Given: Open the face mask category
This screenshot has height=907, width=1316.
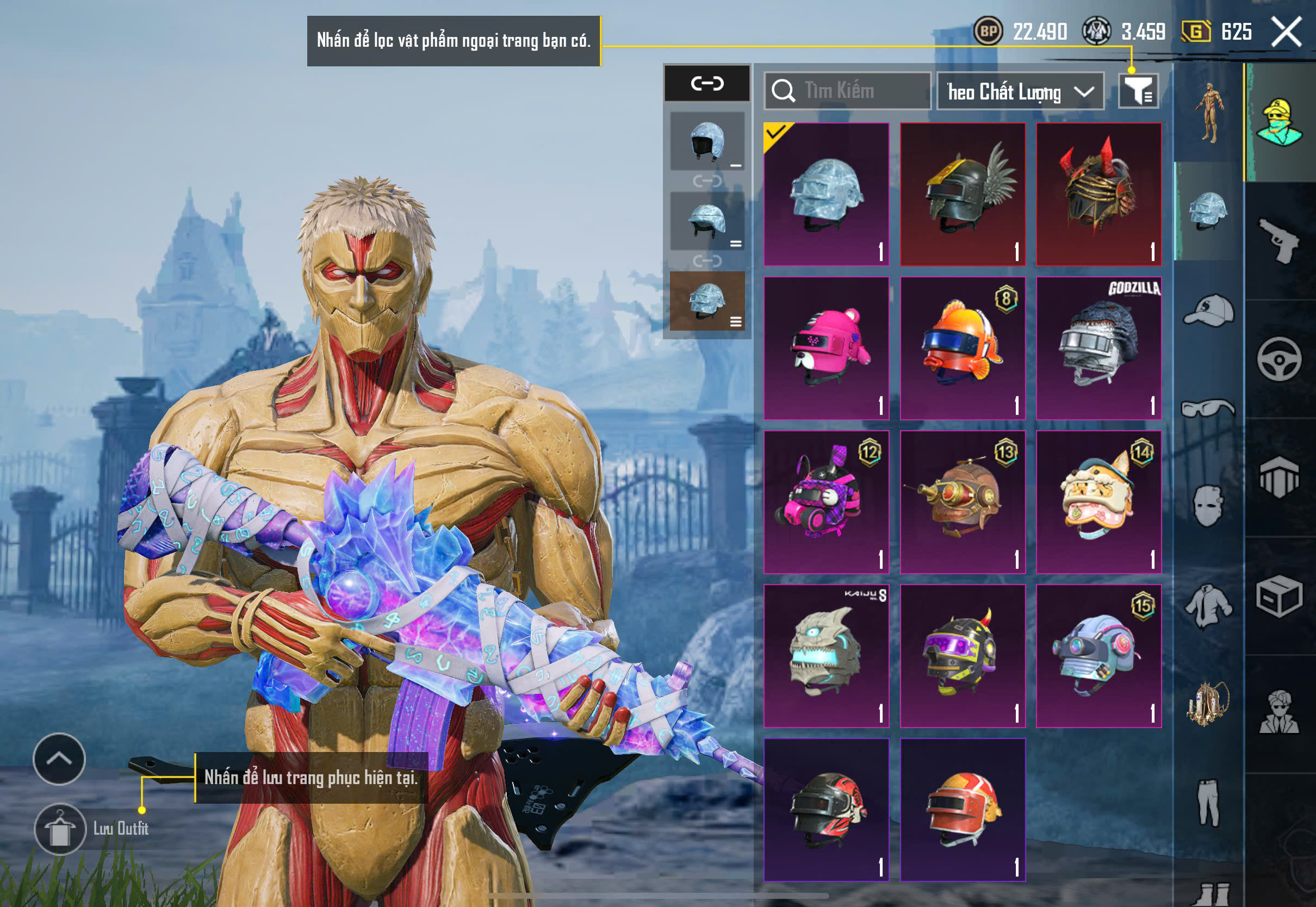Looking at the screenshot, I should pyautogui.click(x=1209, y=506).
